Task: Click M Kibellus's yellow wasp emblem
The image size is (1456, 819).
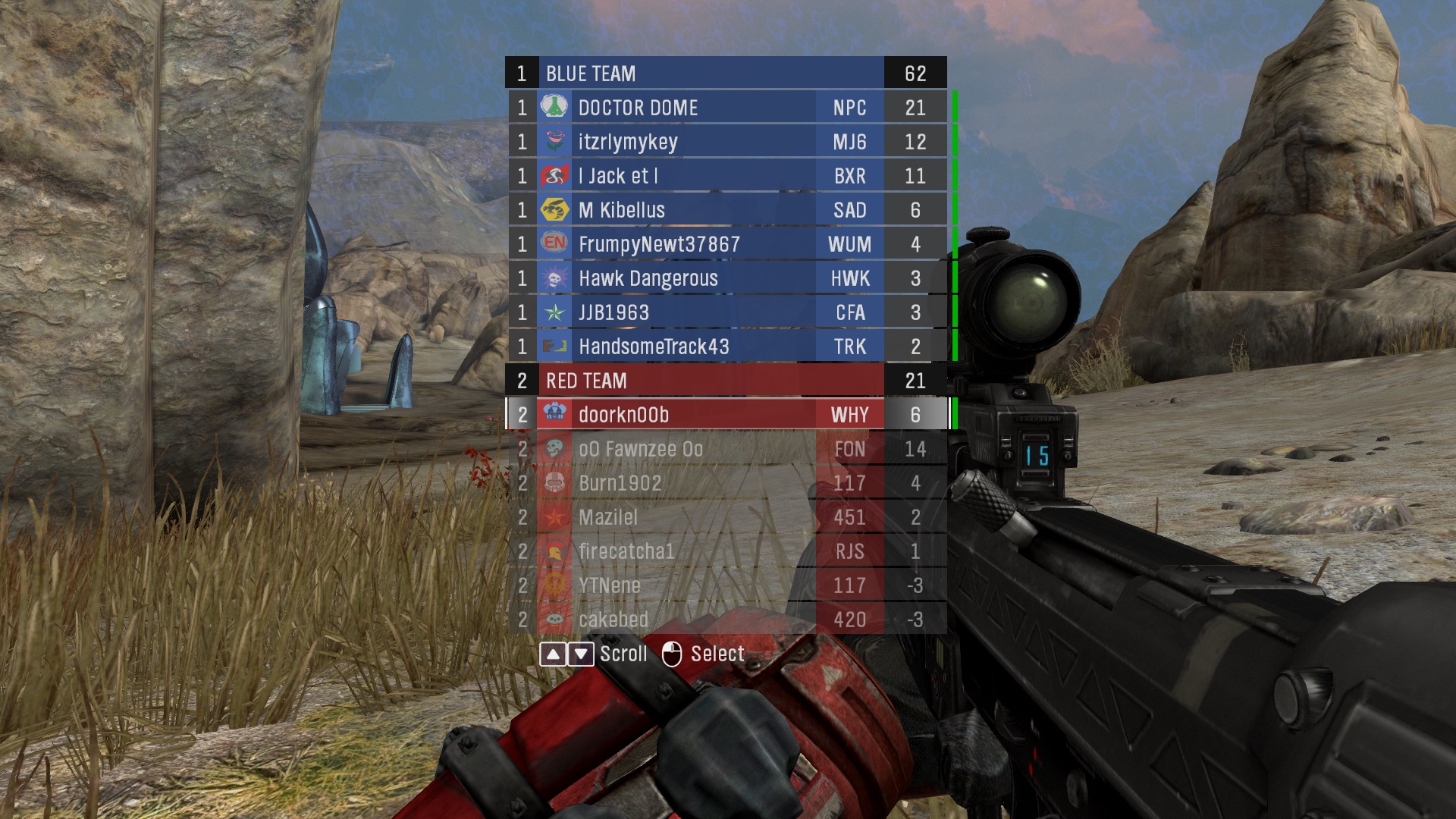Action: (x=556, y=210)
